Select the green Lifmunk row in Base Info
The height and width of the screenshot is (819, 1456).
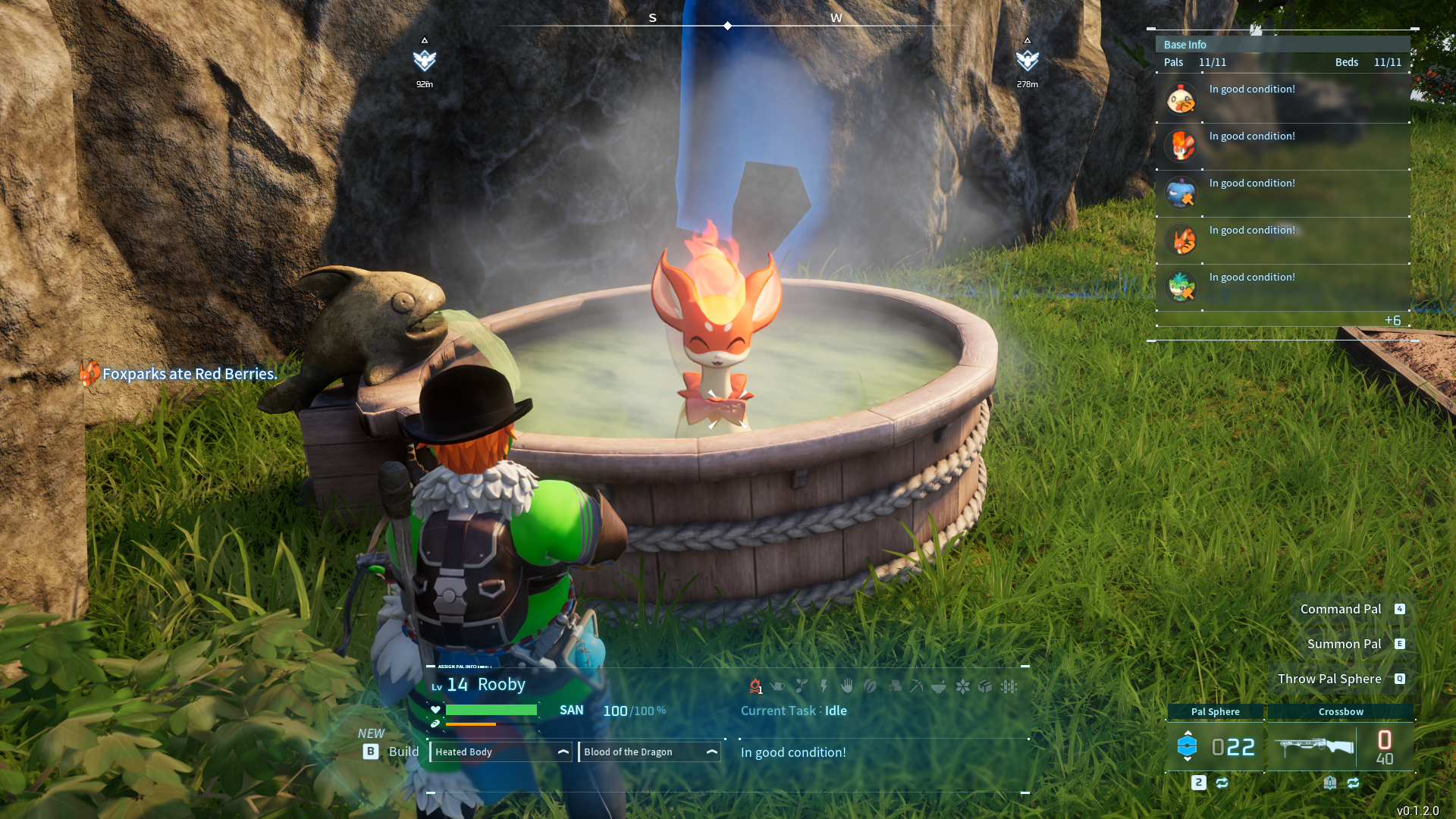pyautogui.click(x=1282, y=287)
